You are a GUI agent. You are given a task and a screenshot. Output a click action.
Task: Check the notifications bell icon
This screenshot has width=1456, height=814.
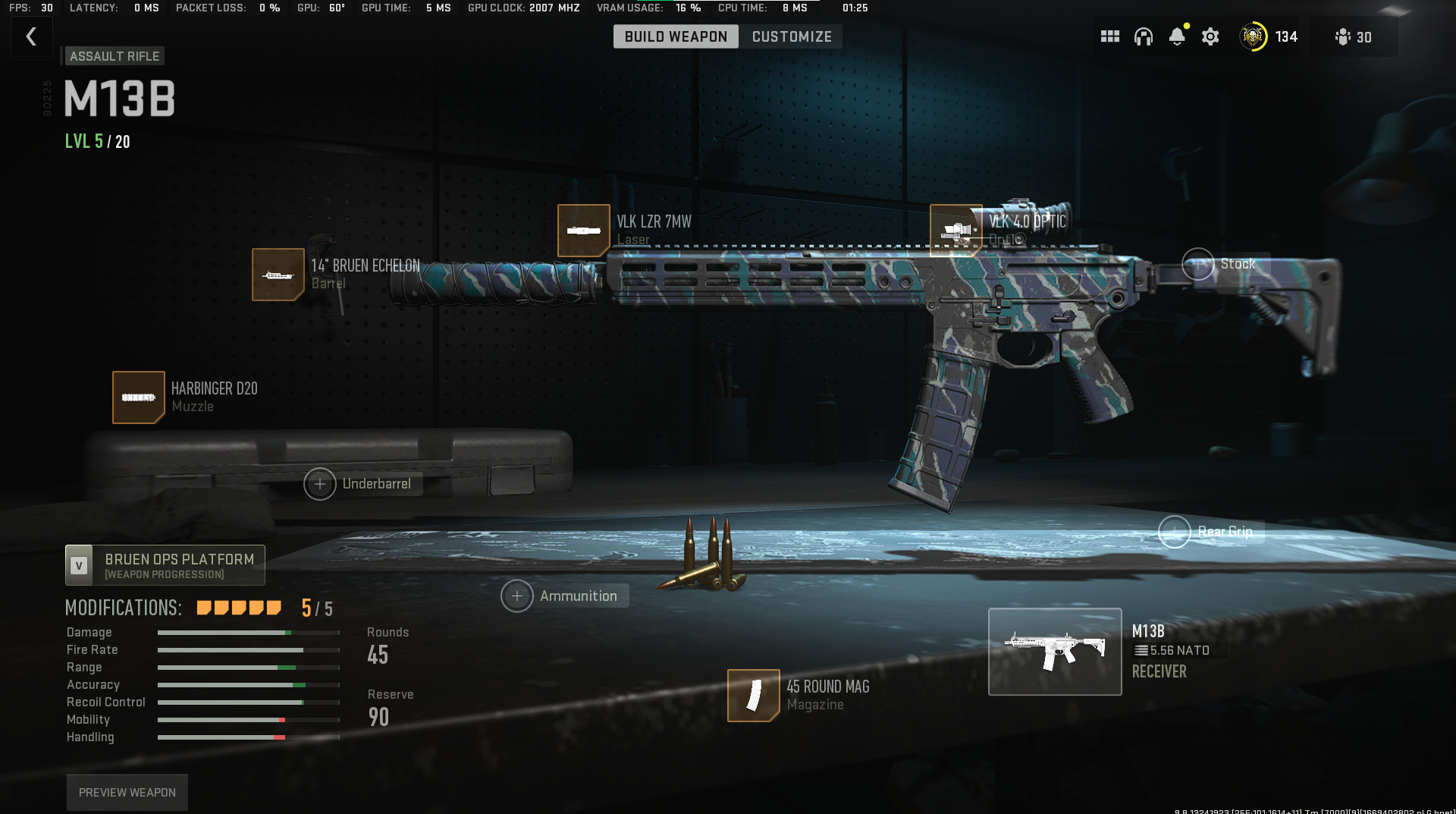1177,36
